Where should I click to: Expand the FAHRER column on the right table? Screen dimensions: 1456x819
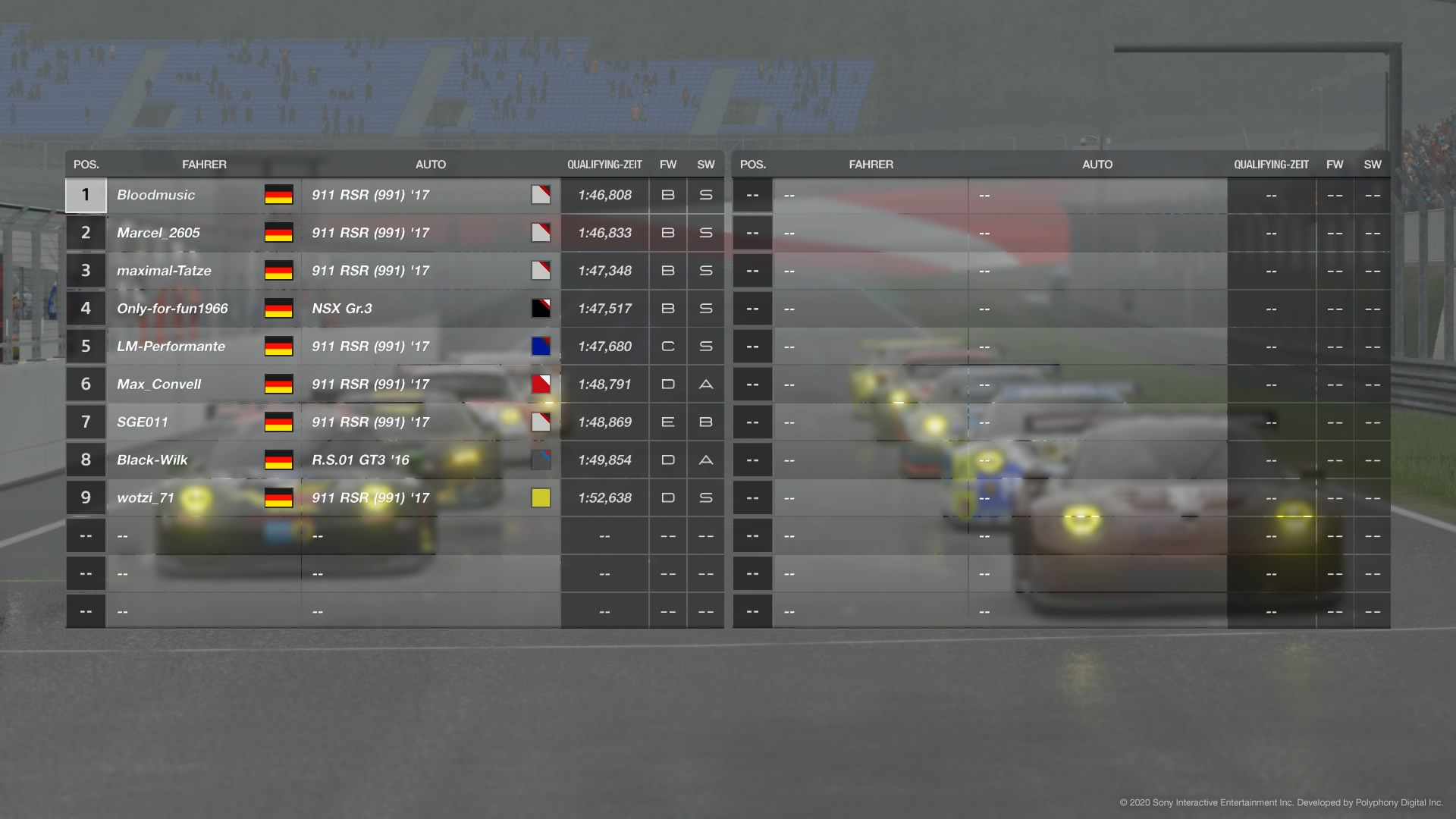click(x=871, y=164)
